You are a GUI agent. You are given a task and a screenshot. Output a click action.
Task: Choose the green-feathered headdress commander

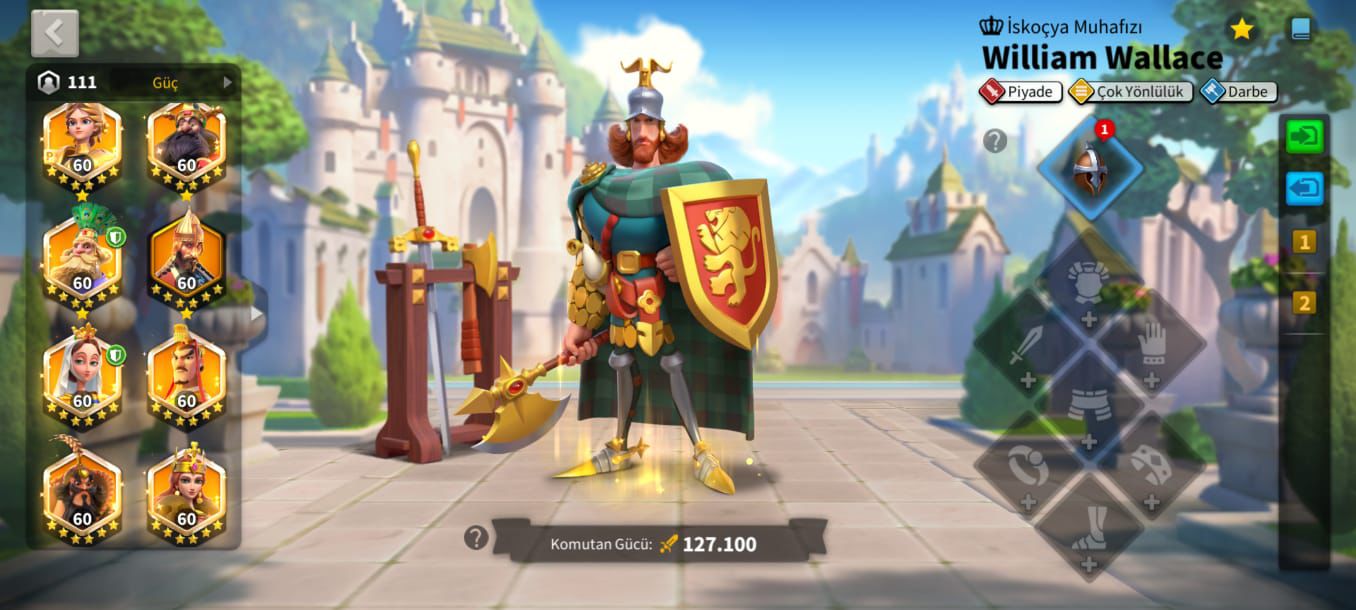(x=82, y=258)
